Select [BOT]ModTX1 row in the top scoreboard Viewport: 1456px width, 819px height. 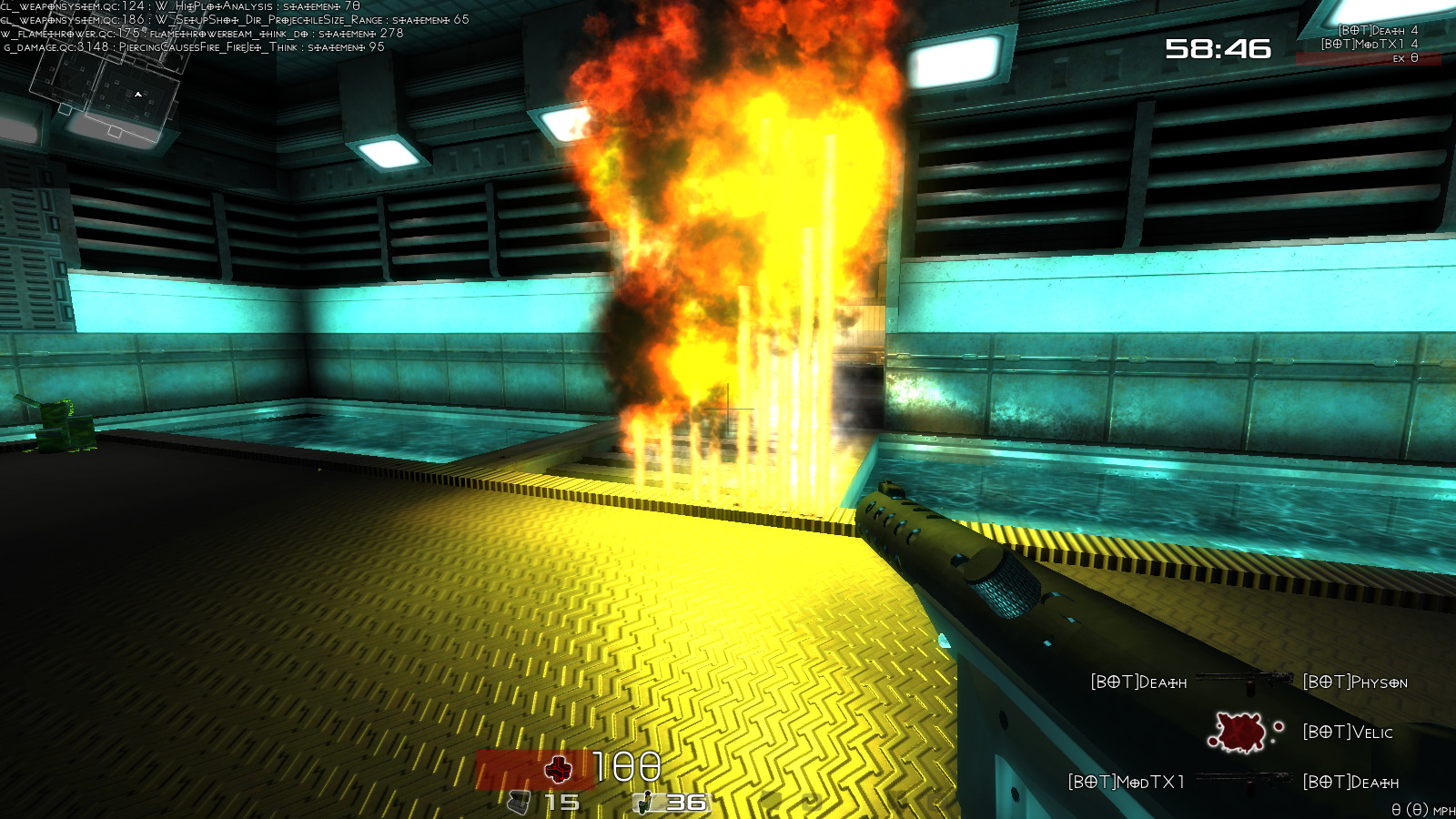pos(1369,44)
